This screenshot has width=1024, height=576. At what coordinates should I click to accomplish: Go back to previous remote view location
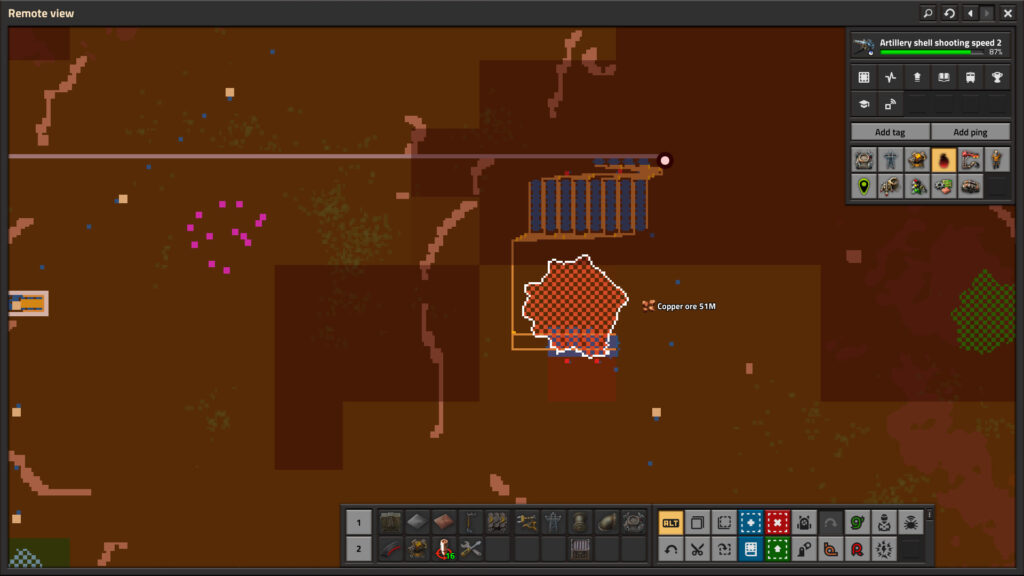pyautogui.click(x=968, y=13)
